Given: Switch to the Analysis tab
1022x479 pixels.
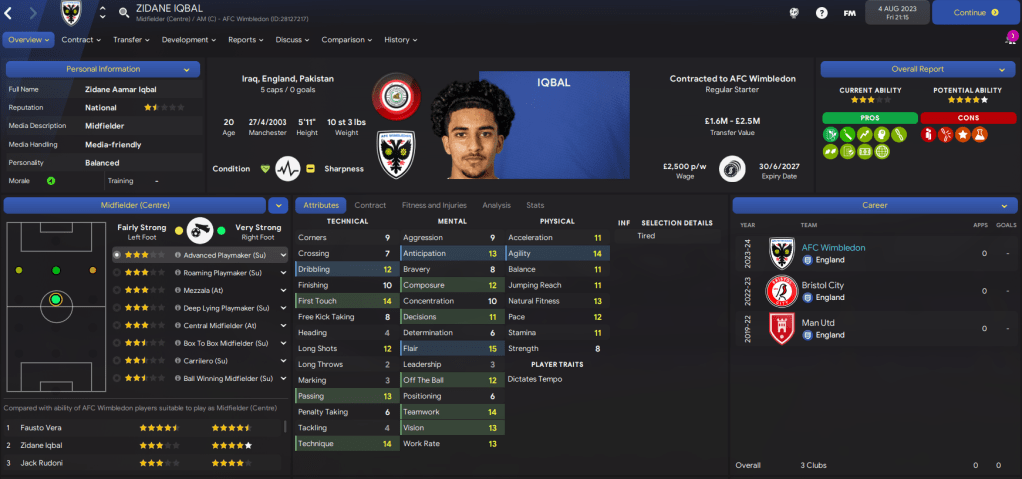Looking at the screenshot, I should point(496,205).
